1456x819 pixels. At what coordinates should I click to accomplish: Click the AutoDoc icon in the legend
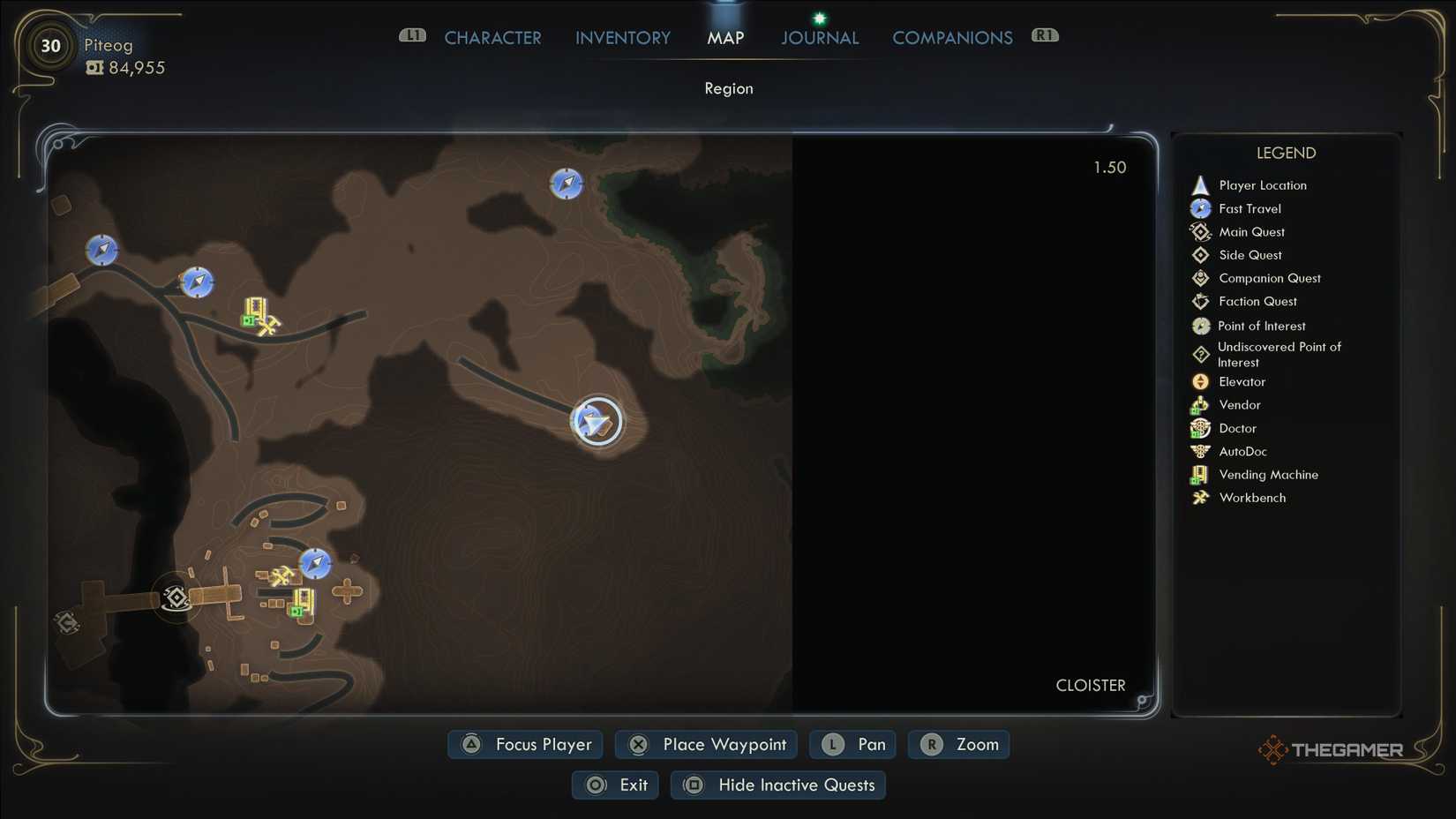point(1200,451)
